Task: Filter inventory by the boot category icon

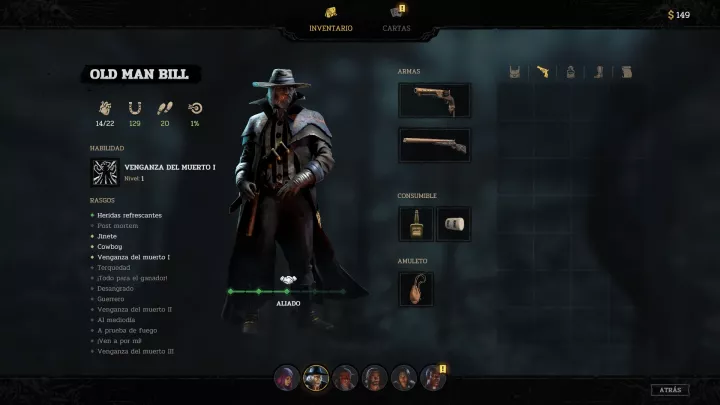Action: [599, 72]
